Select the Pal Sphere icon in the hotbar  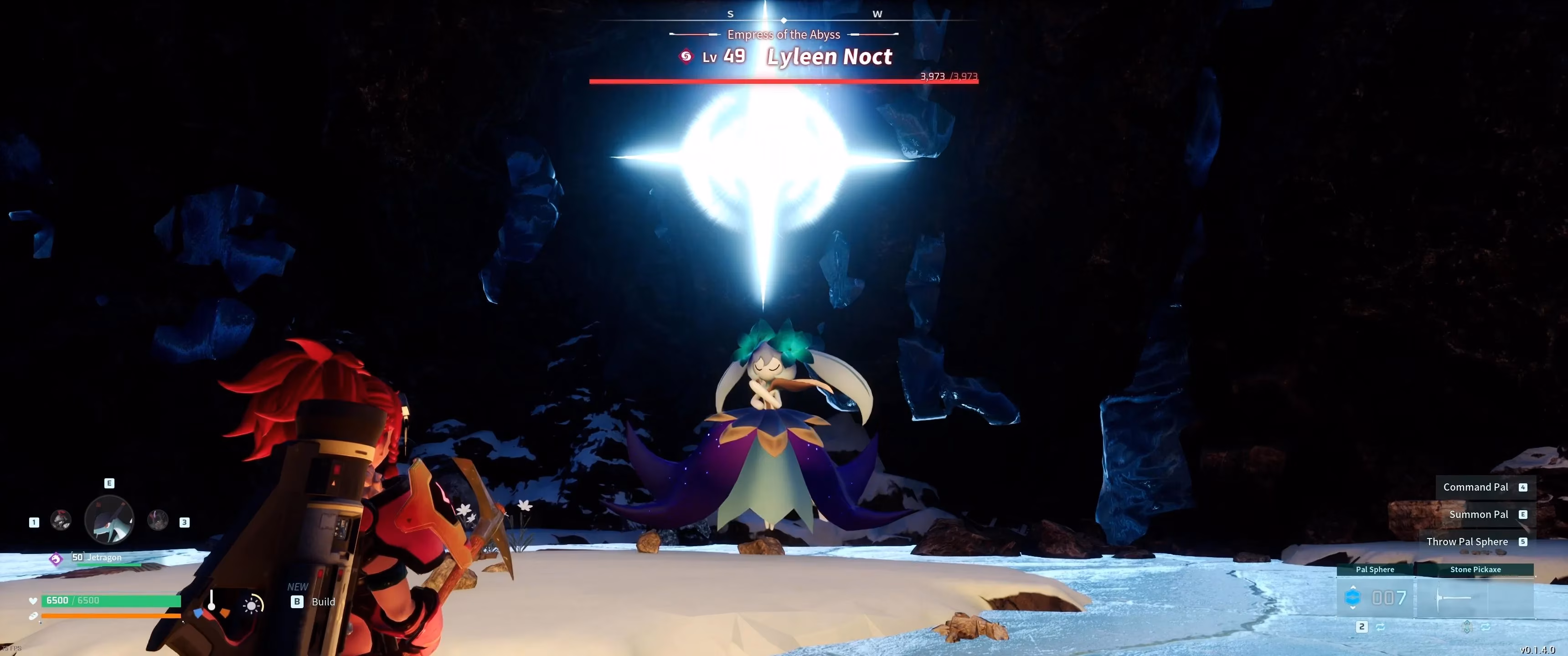tap(1353, 598)
